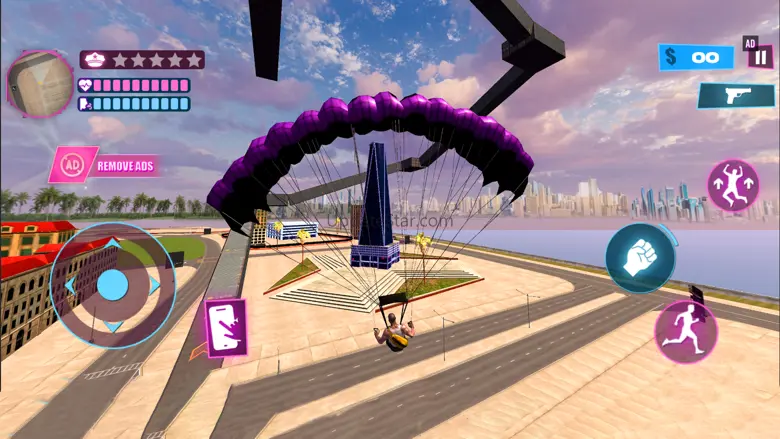The height and width of the screenshot is (439, 780).
Task: Tap the sprint running figure button
Action: click(x=686, y=330)
